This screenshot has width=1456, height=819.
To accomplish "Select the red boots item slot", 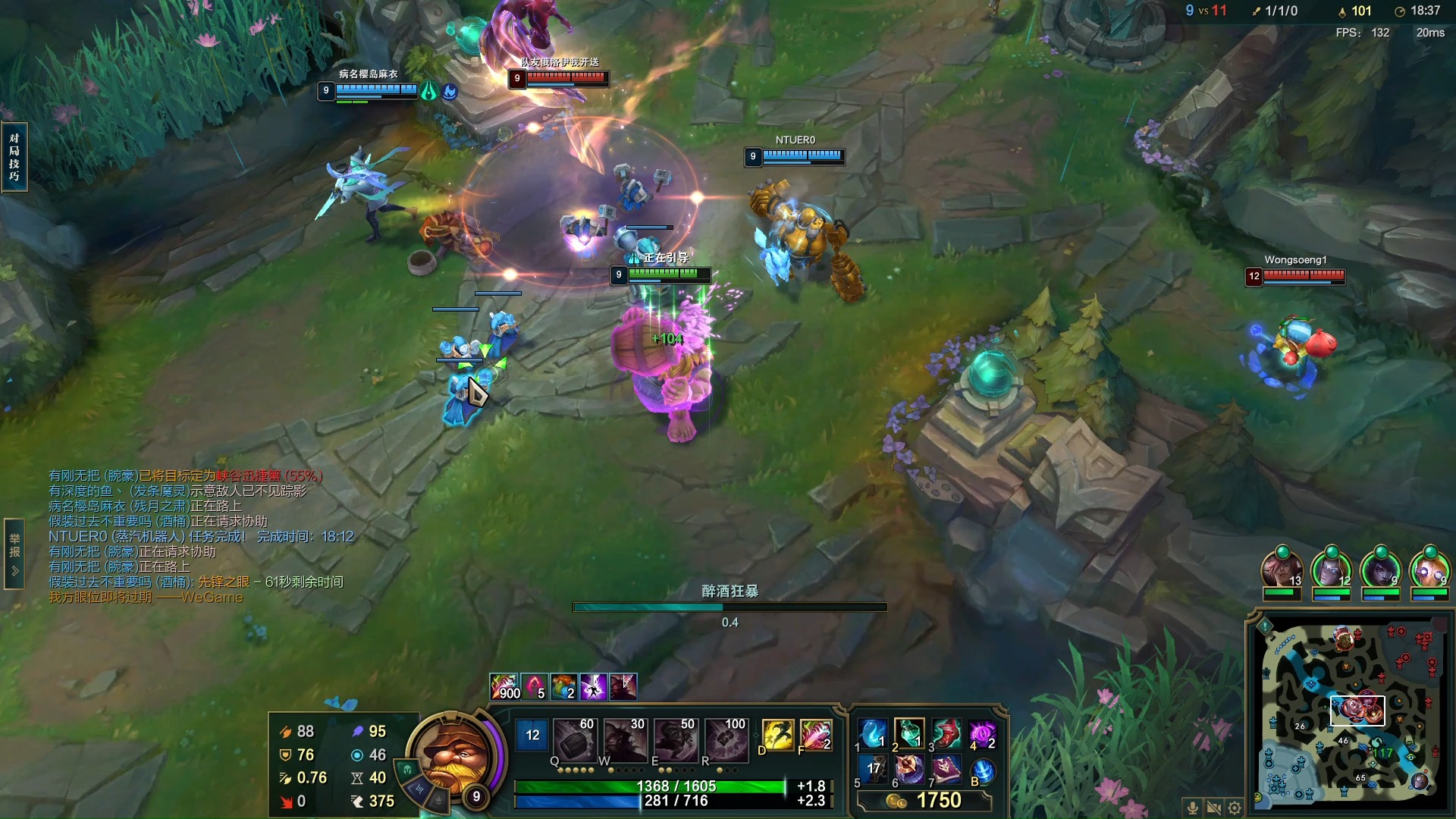I will point(946,734).
